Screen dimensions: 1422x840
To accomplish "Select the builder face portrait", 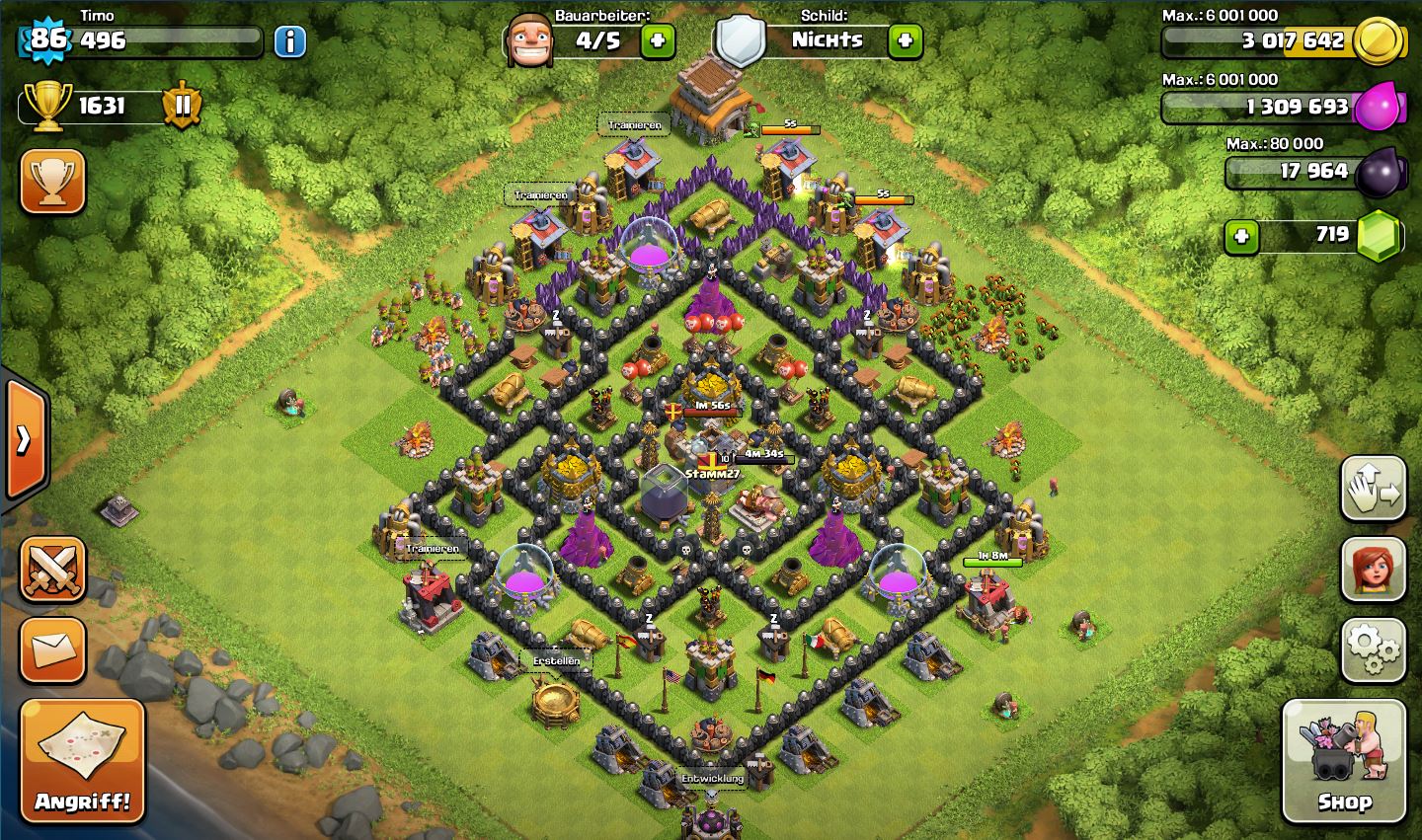I will pos(529,41).
